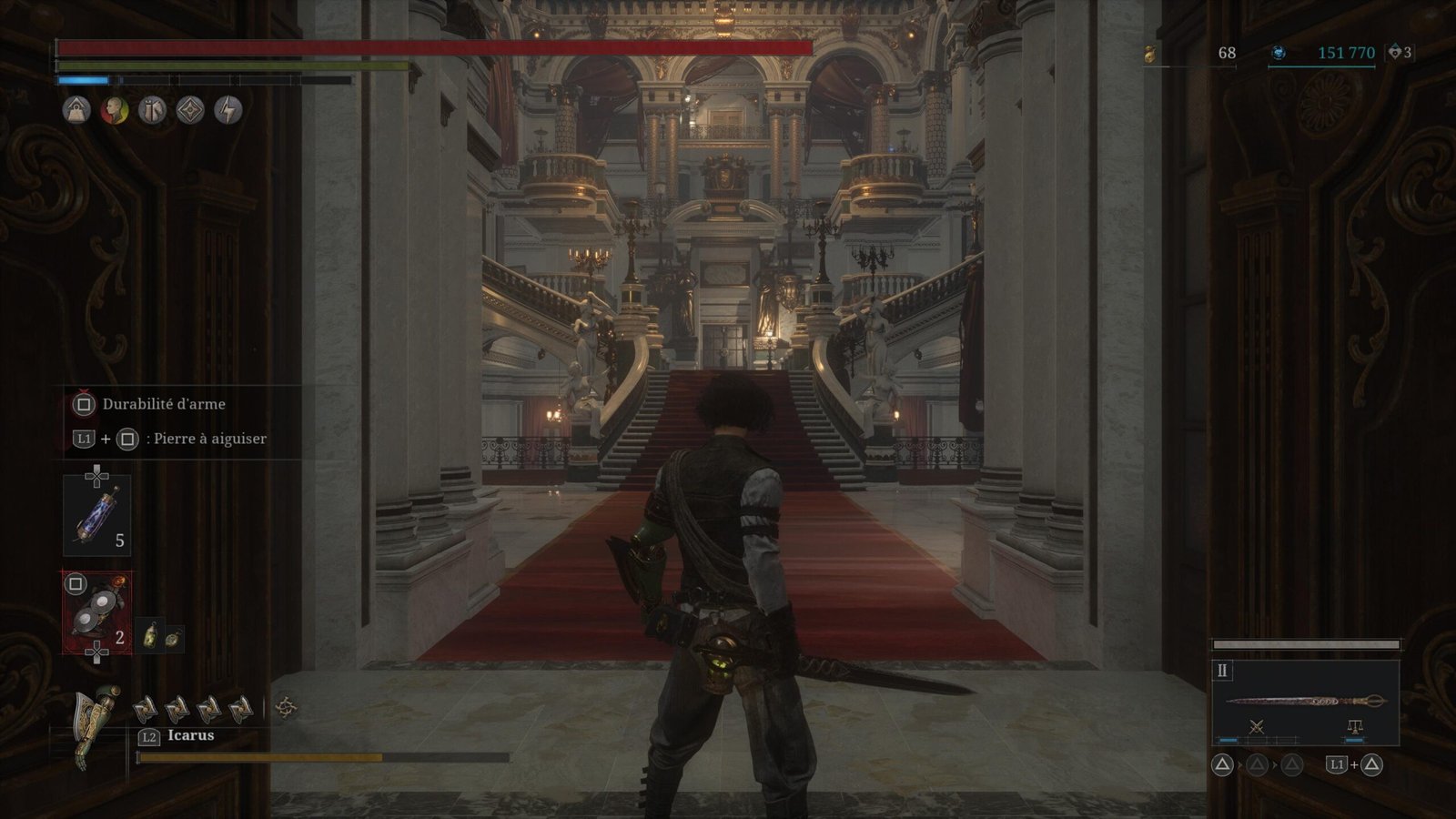Click the gold coin pouch icon
Screen dimensions: 1456x819
pyautogui.click(x=1151, y=54)
